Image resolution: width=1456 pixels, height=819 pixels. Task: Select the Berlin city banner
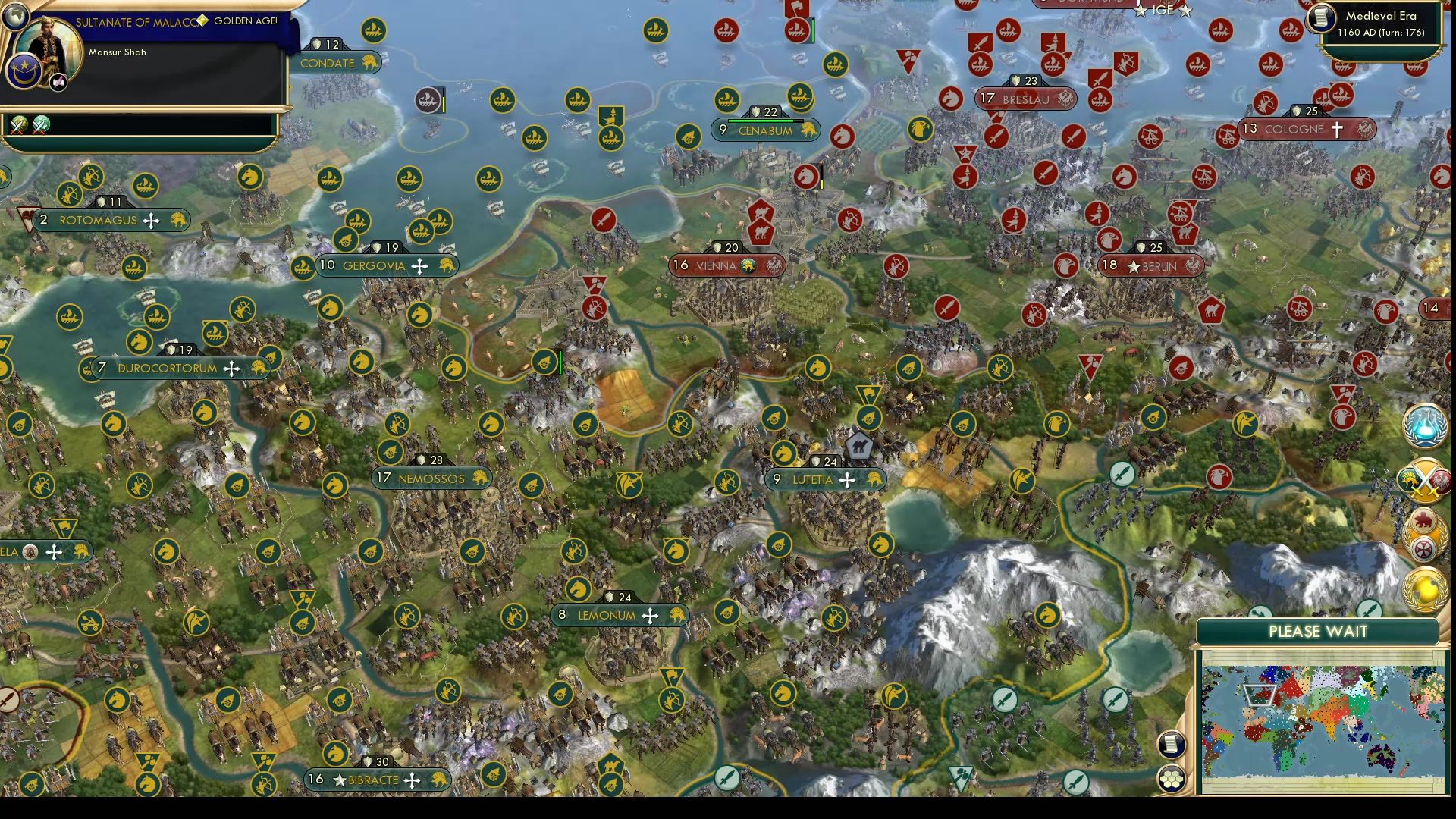coord(1151,266)
